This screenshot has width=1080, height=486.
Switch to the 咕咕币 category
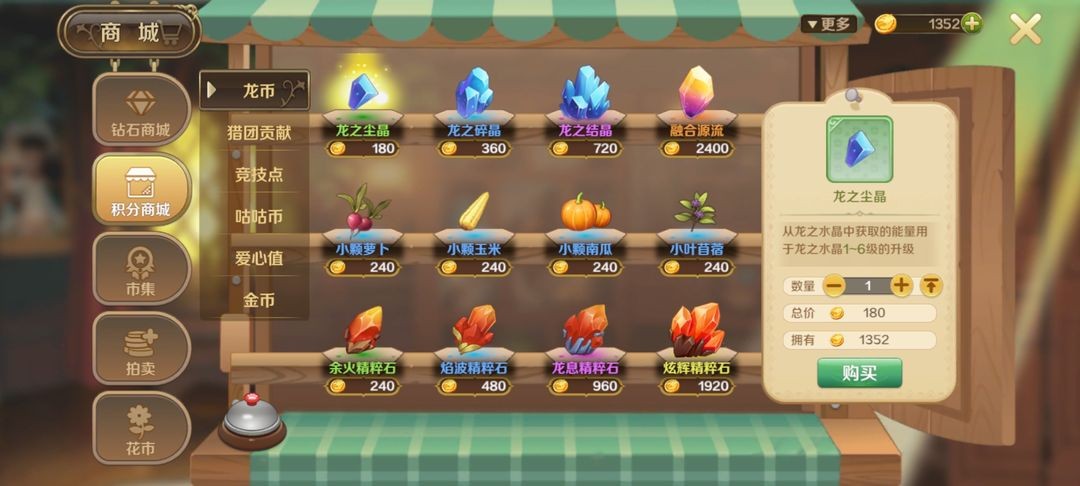click(259, 217)
